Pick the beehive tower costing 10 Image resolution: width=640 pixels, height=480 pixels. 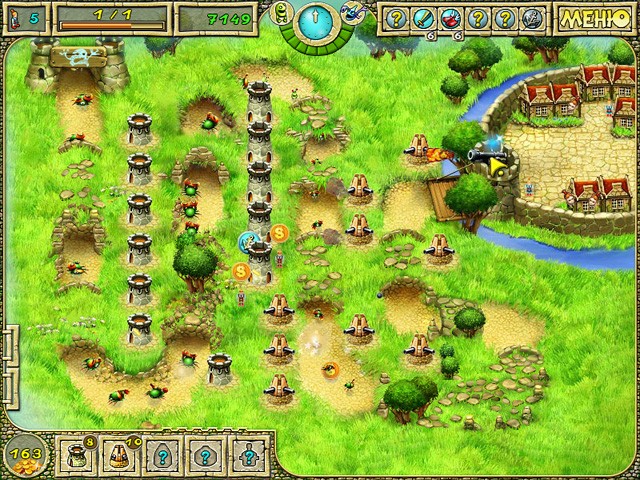[118, 455]
